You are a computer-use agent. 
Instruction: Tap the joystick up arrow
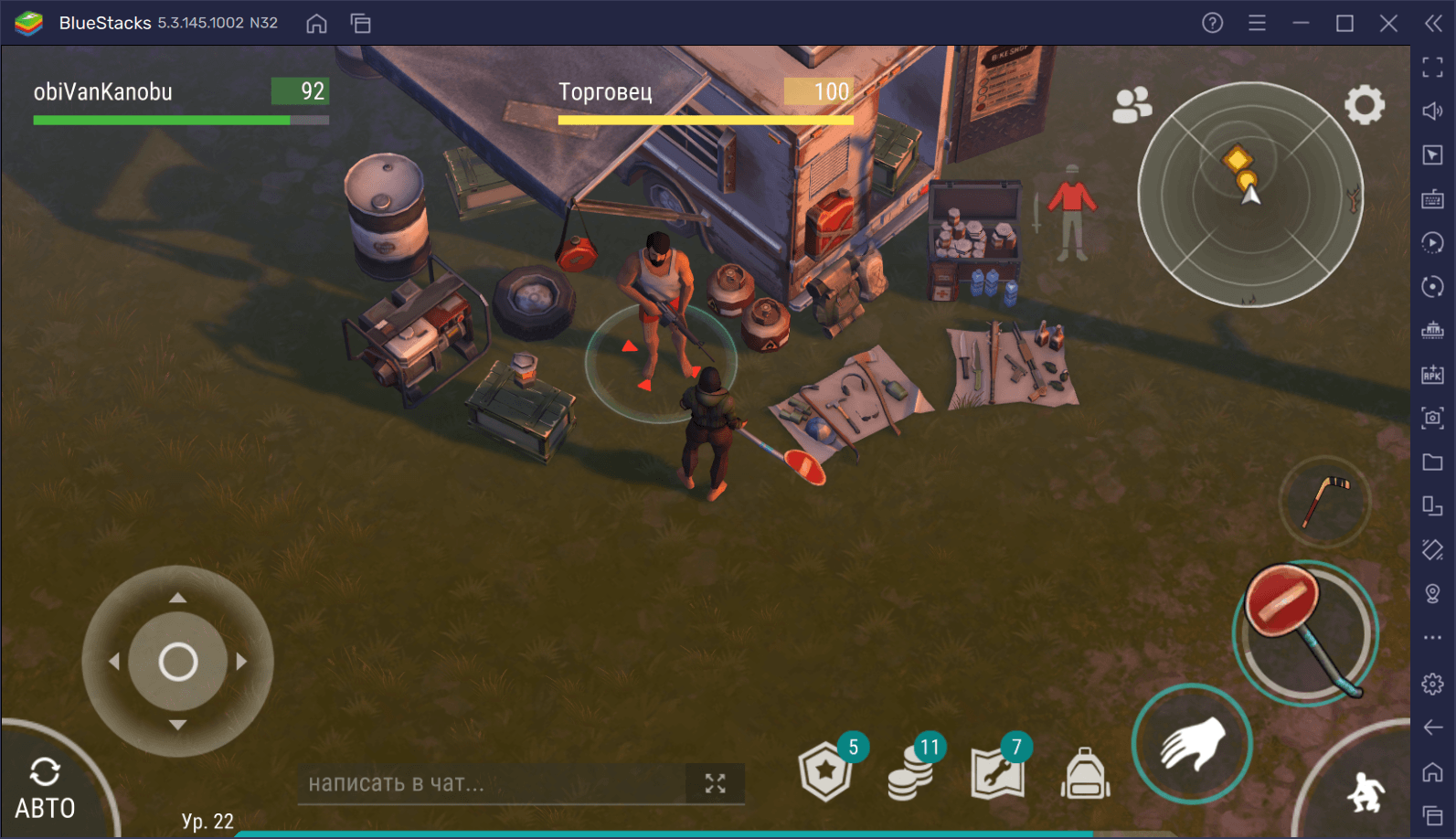click(x=177, y=598)
